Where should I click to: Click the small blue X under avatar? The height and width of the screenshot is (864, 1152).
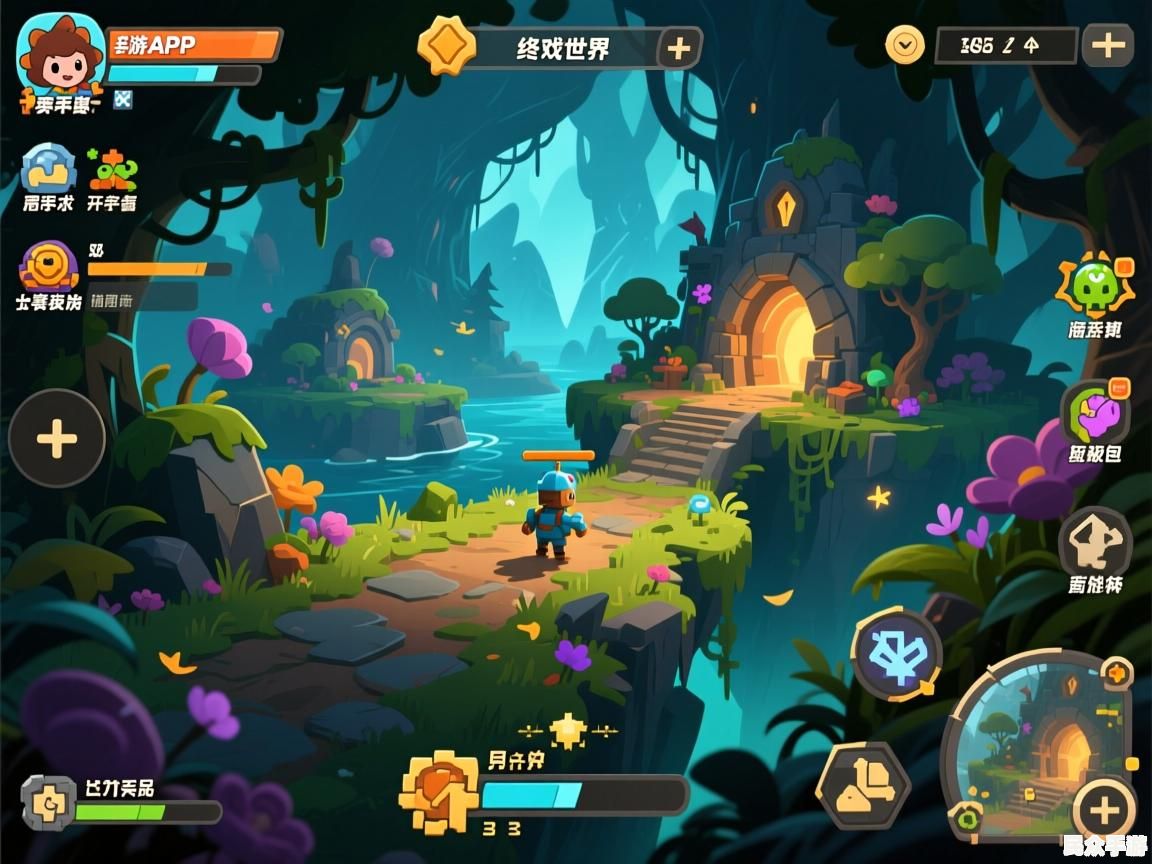point(123,98)
